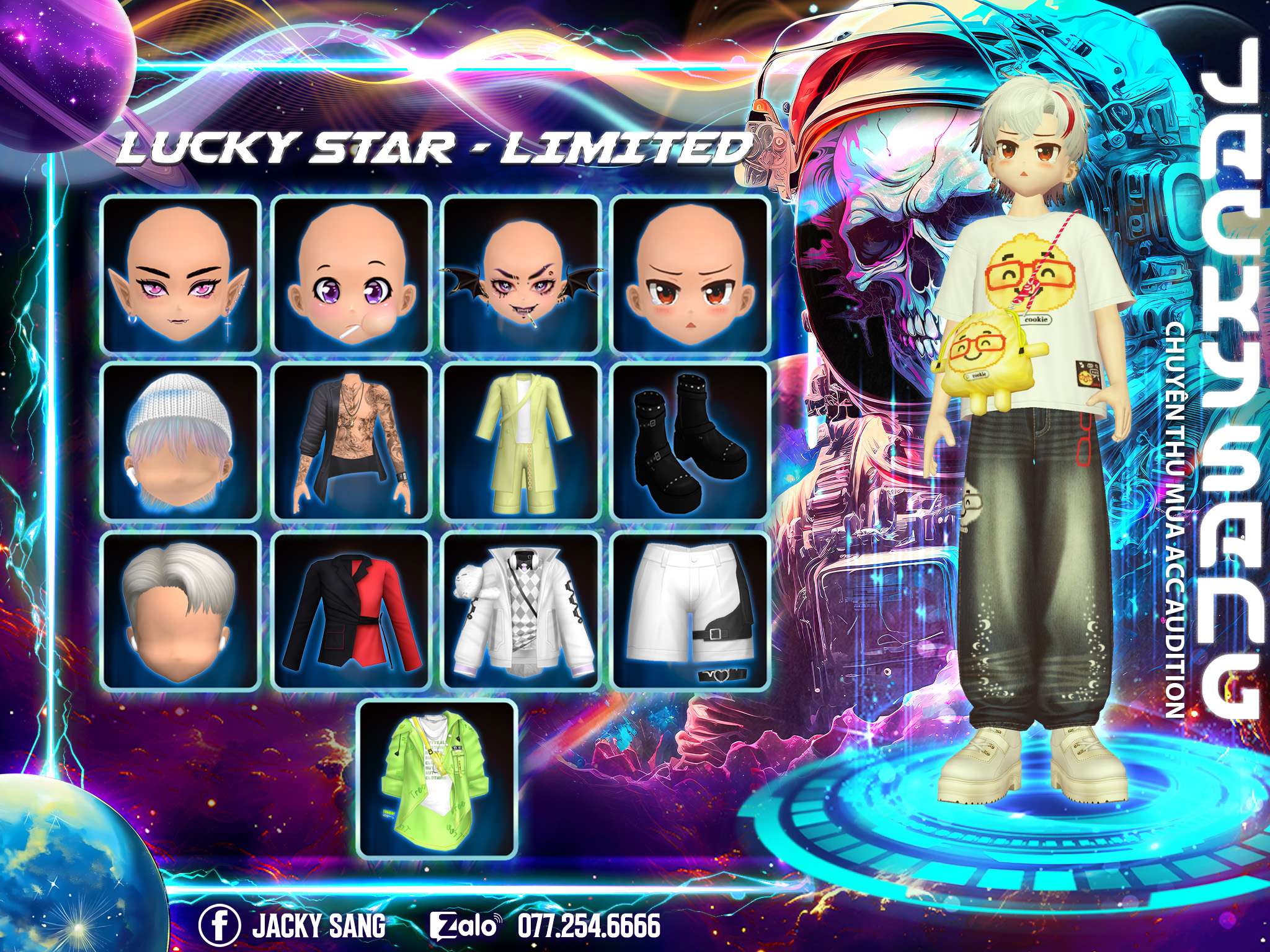The height and width of the screenshot is (952, 1270).
Task: Select the white shorts with leg strap
Action: (x=691, y=610)
